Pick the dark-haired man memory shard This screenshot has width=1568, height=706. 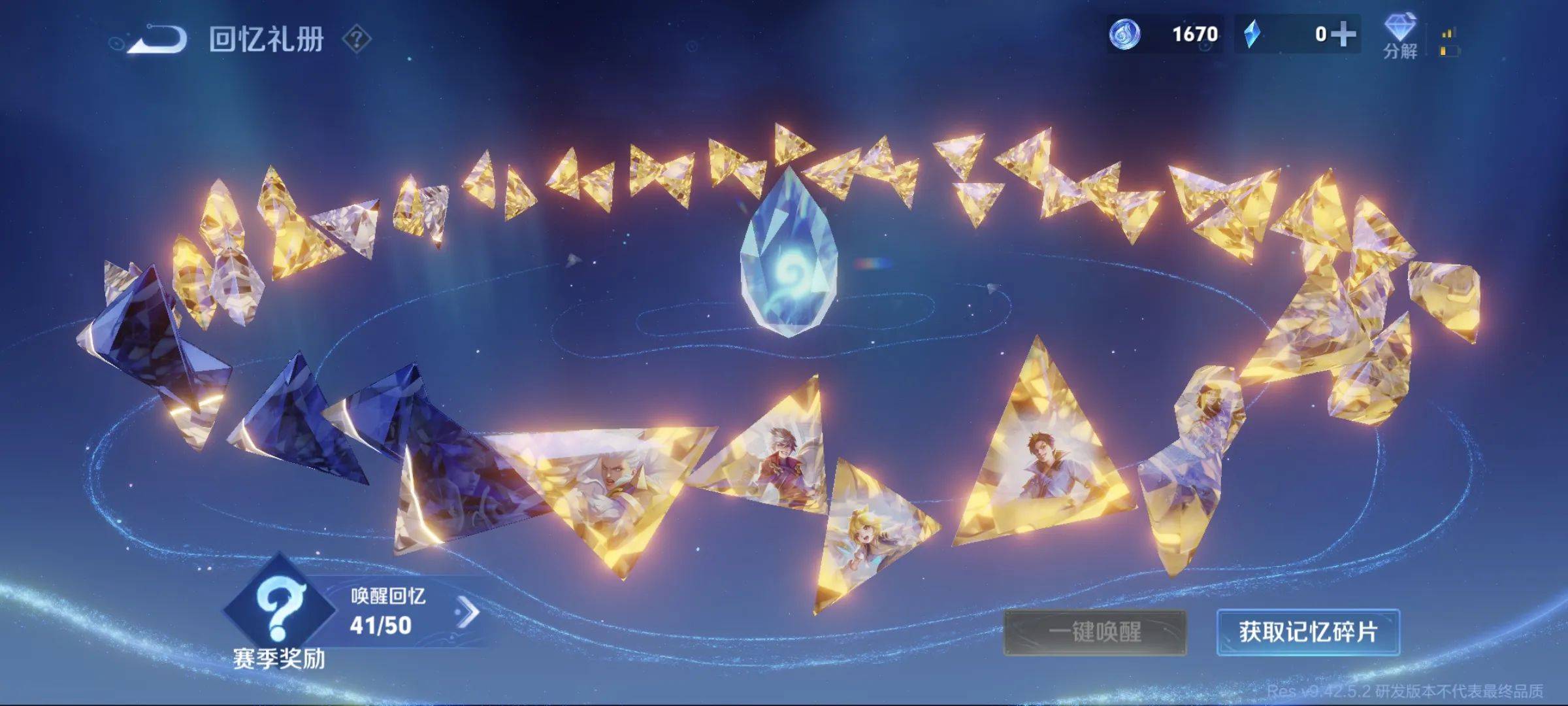pos(1042,464)
